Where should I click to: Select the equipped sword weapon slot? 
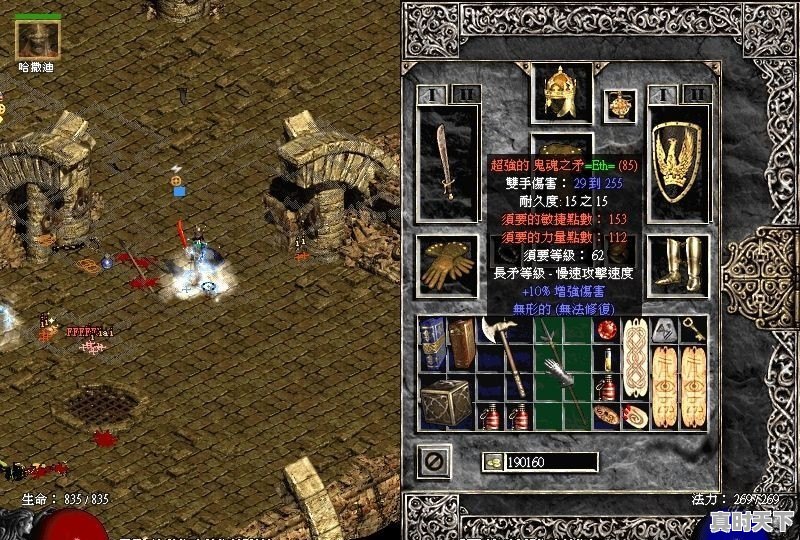[447, 161]
